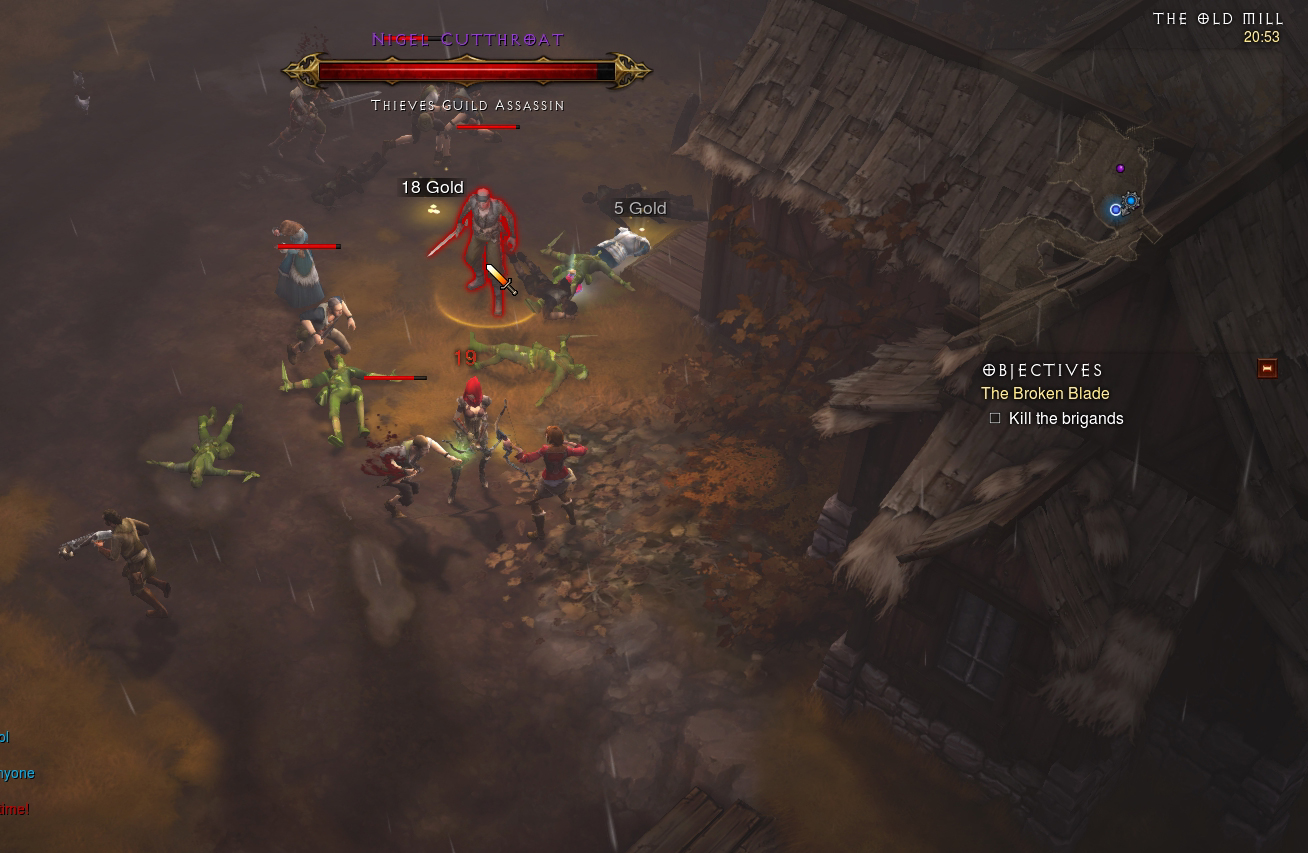This screenshot has width=1308, height=853.
Task: Click the Kill the brigands objective
Action: pos(1066,419)
